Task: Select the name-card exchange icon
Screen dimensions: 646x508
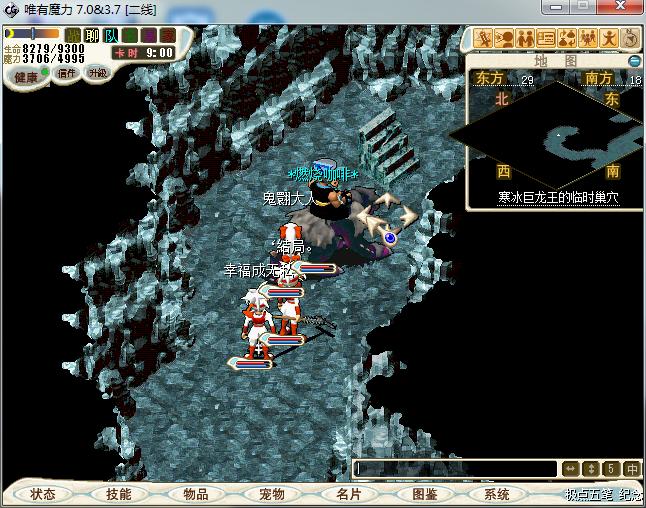Action: click(x=546, y=38)
